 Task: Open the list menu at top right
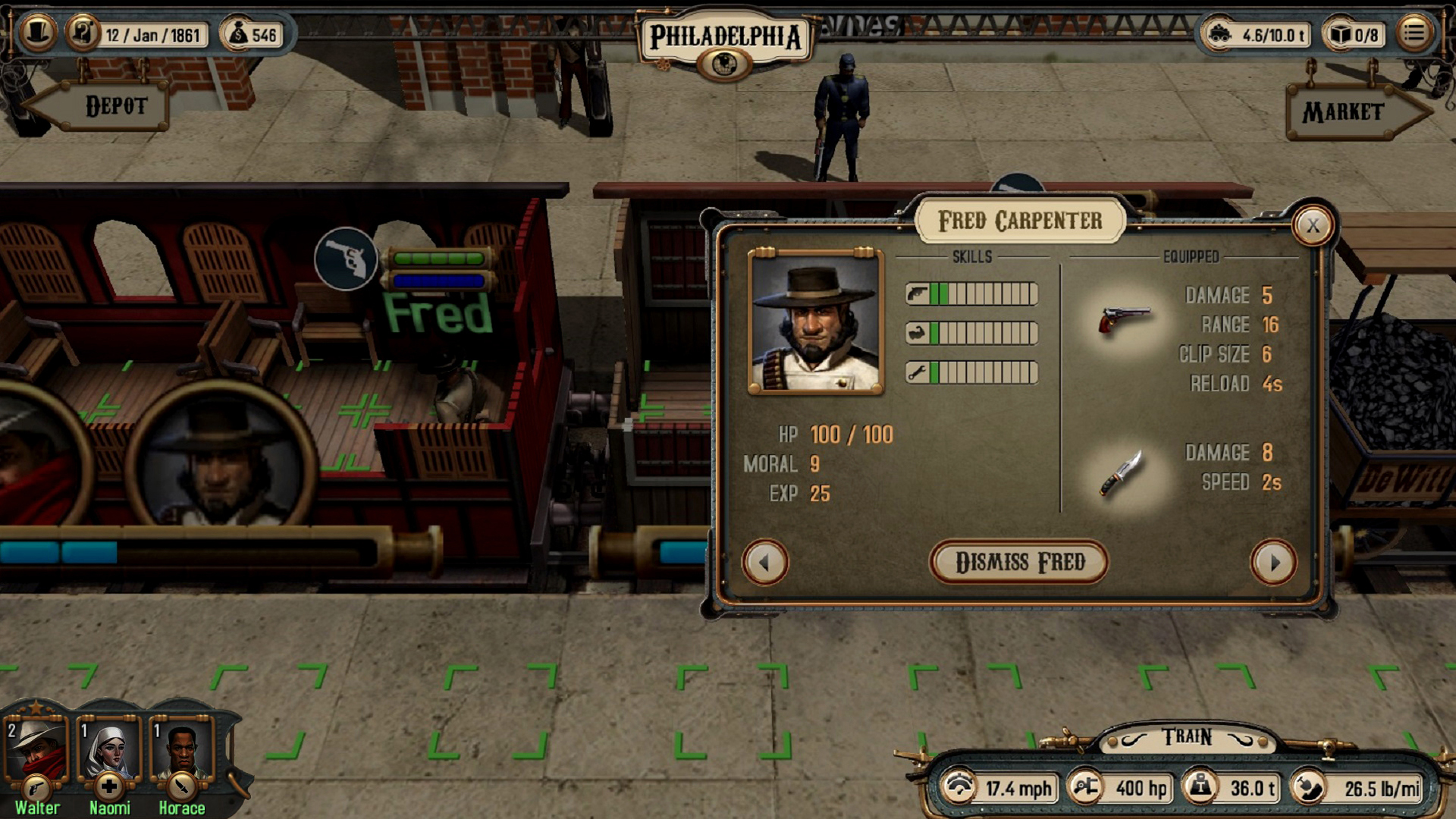(x=1415, y=33)
